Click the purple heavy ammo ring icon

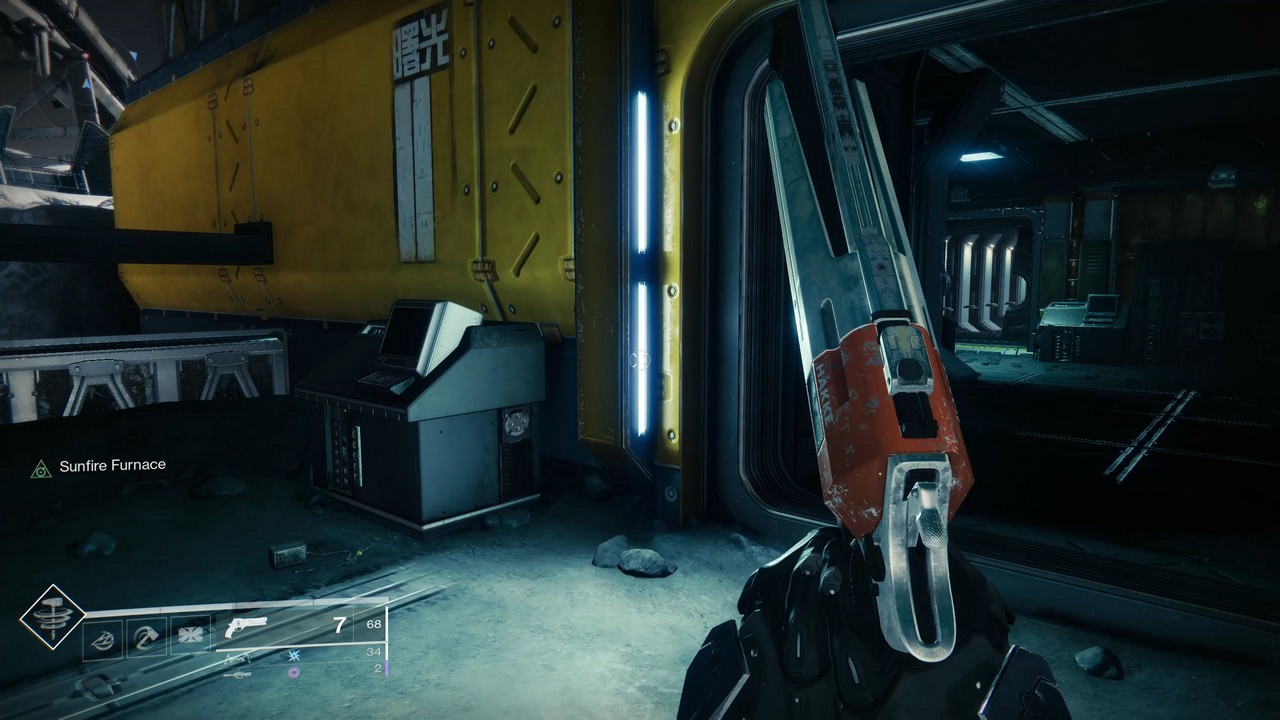[294, 673]
